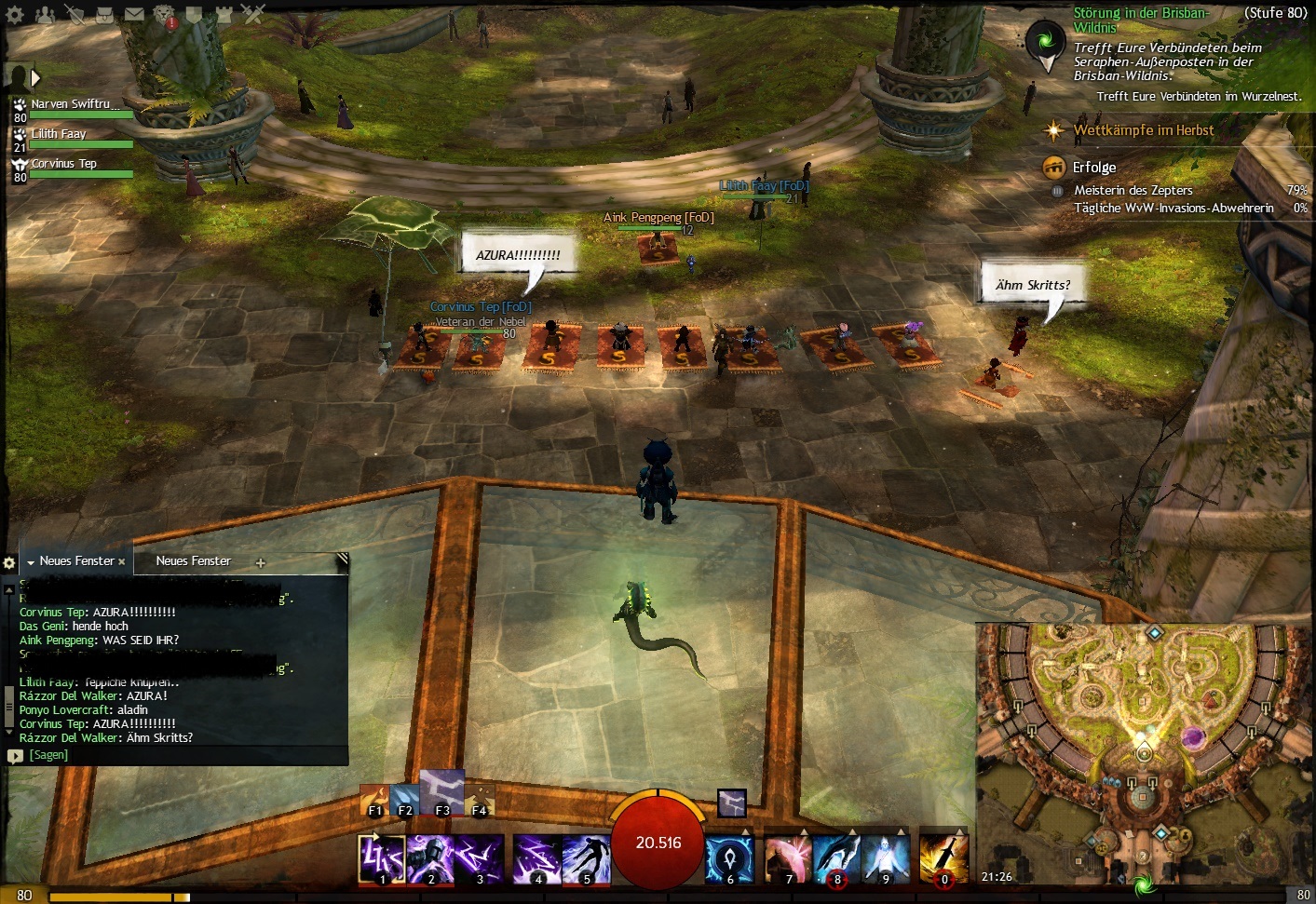Open the inventory bag icon
The width and height of the screenshot is (1316, 904).
coord(104,14)
